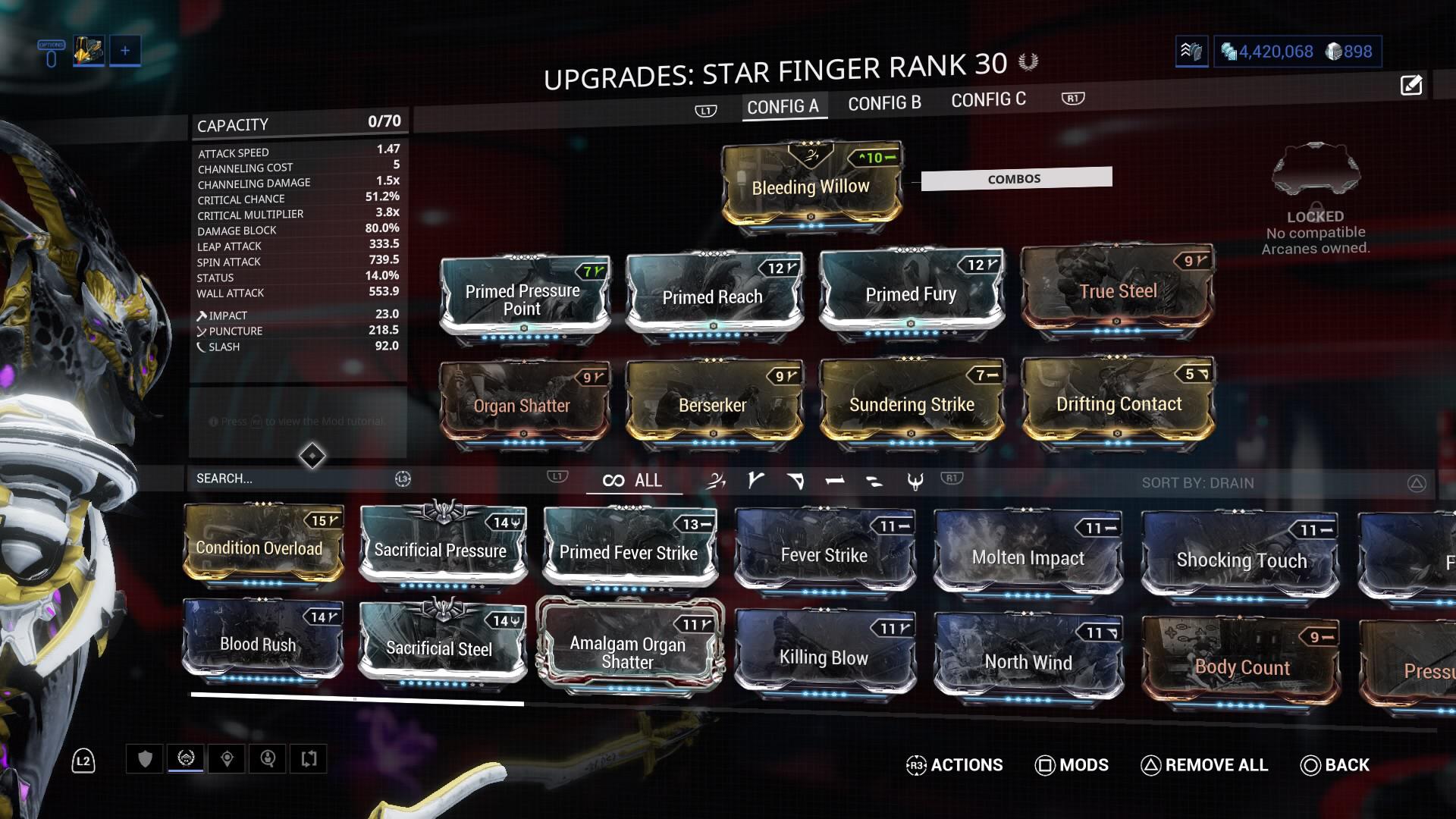Toggle the laurel emblem icon in bottom toolbar
This screenshot has width=1456, height=819.
pos(184,758)
